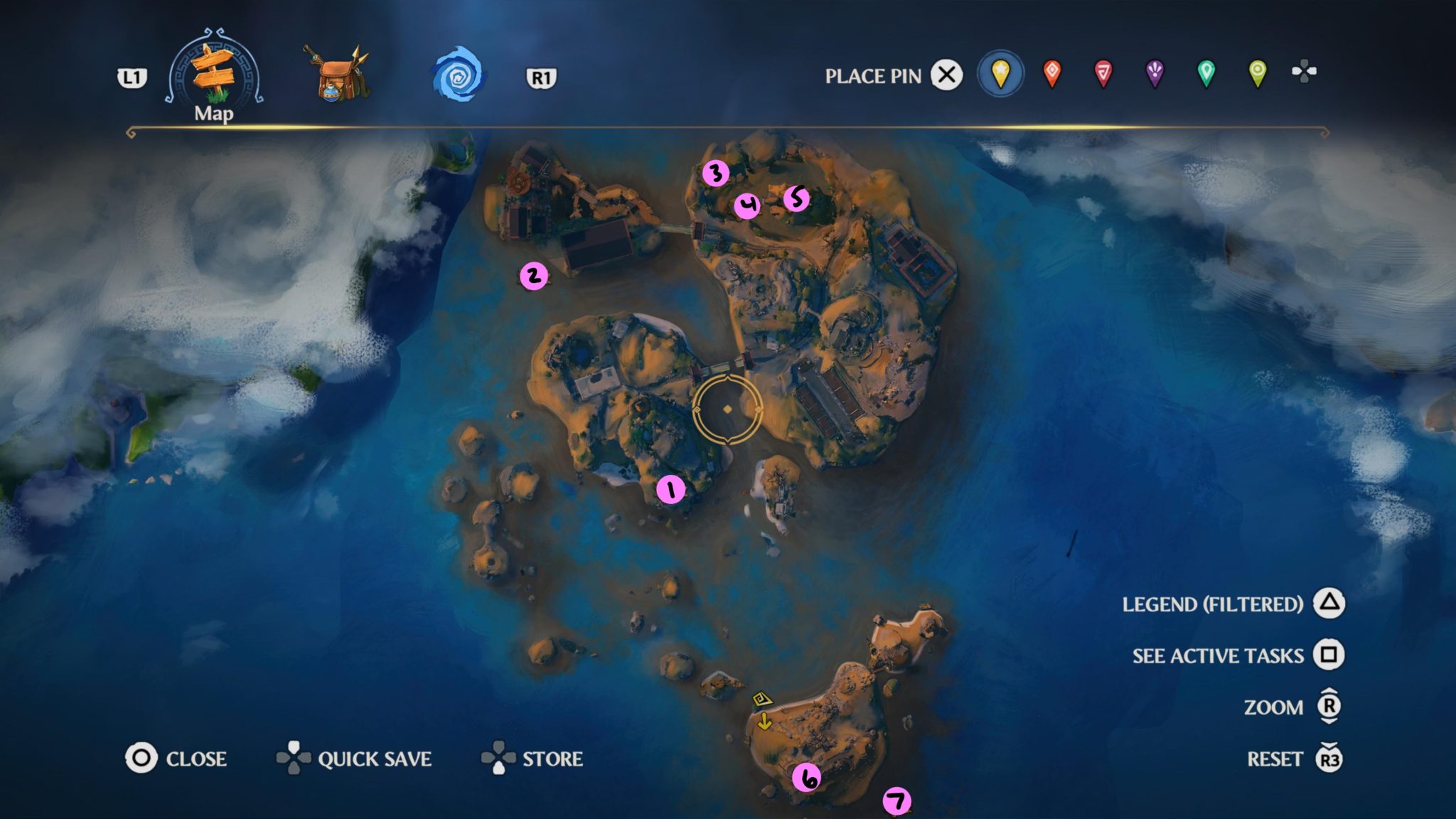This screenshot has height=819, width=1456.
Task: Select the red shield pin icon
Action: point(1103,73)
